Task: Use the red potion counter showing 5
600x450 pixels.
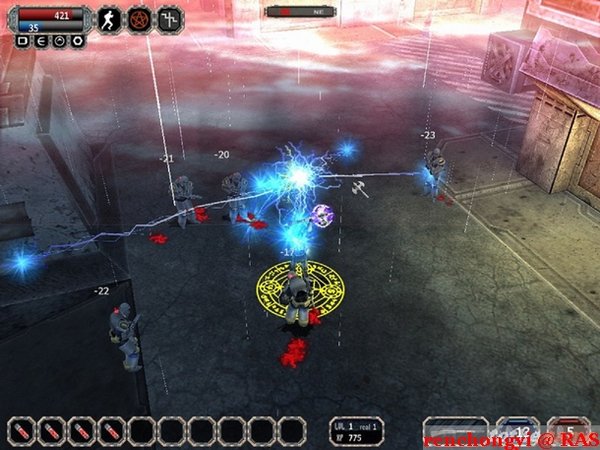Action: (x=568, y=430)
